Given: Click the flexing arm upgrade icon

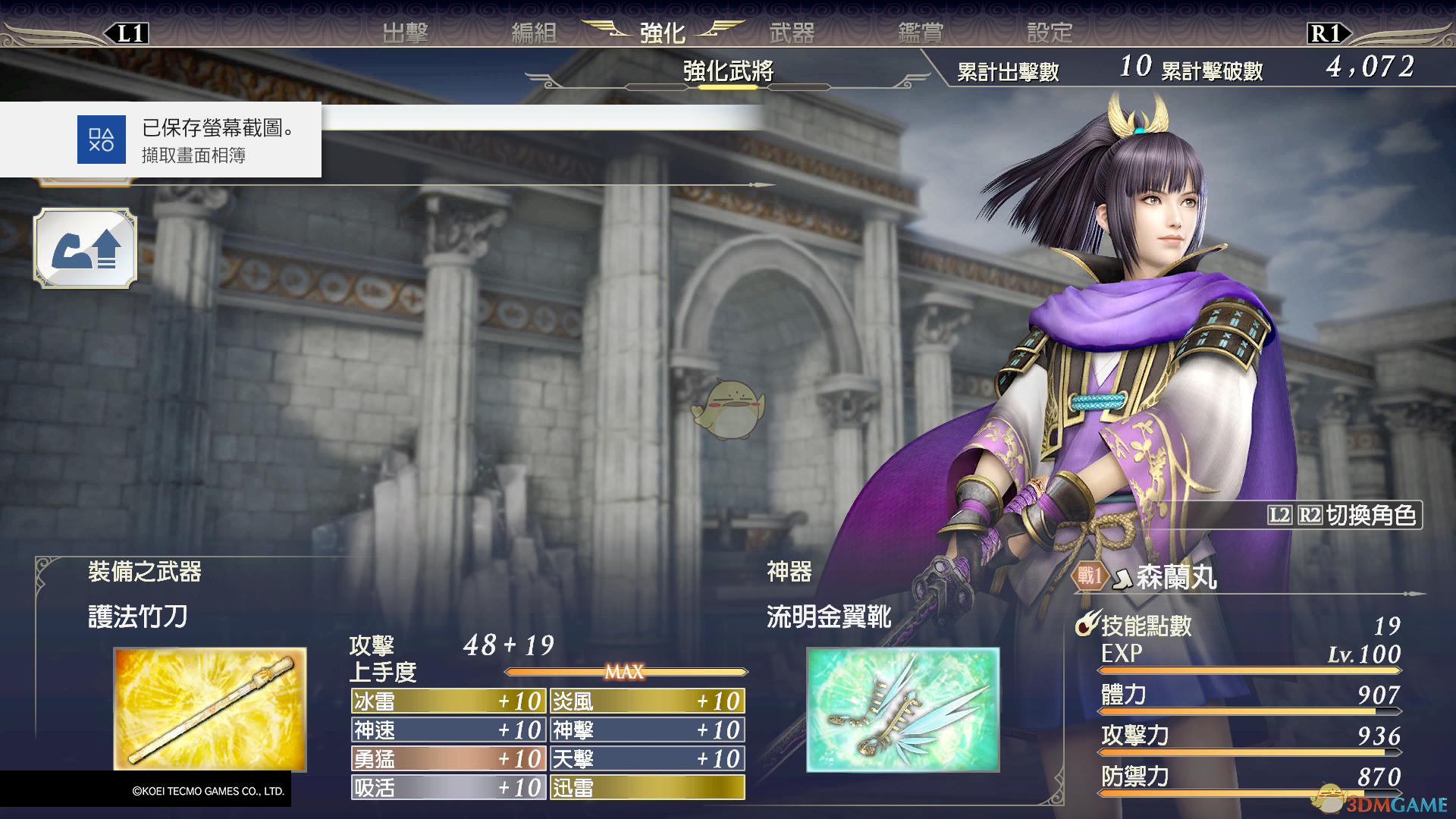Looking at the screenshot, I should click(86, 249).
